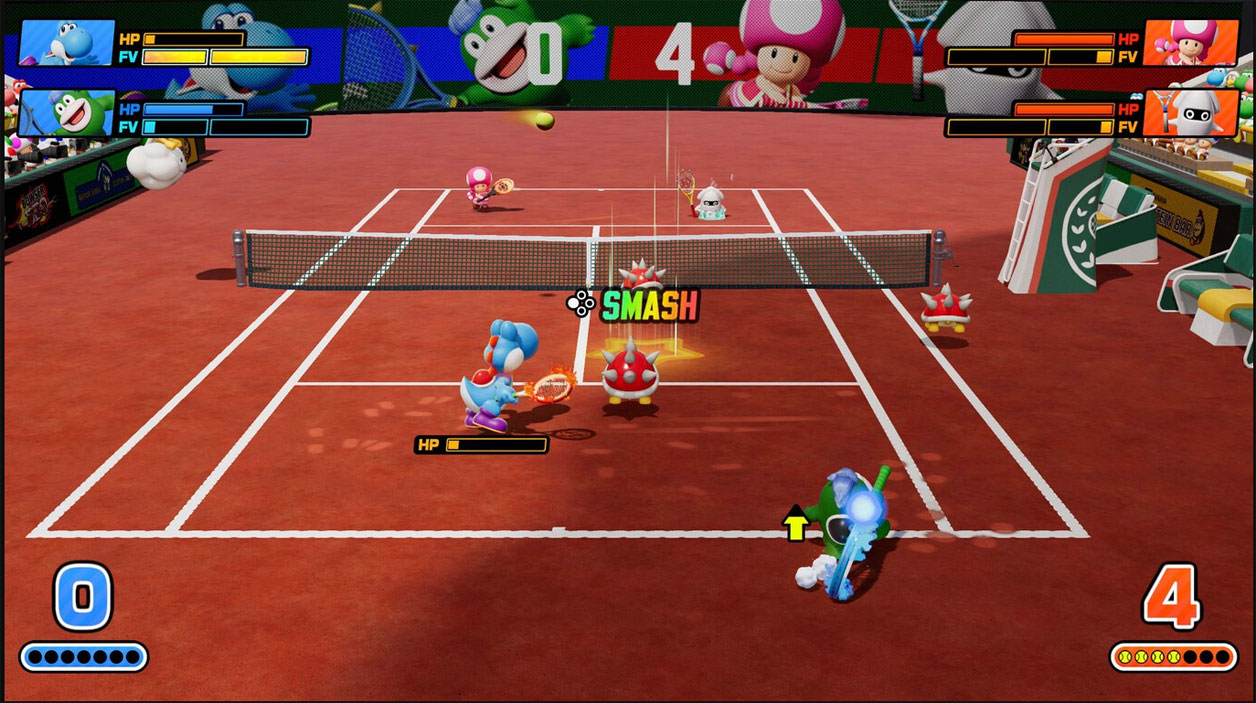
Task: Click the Toadette opponent portrait
Action: click(1190, 43)
